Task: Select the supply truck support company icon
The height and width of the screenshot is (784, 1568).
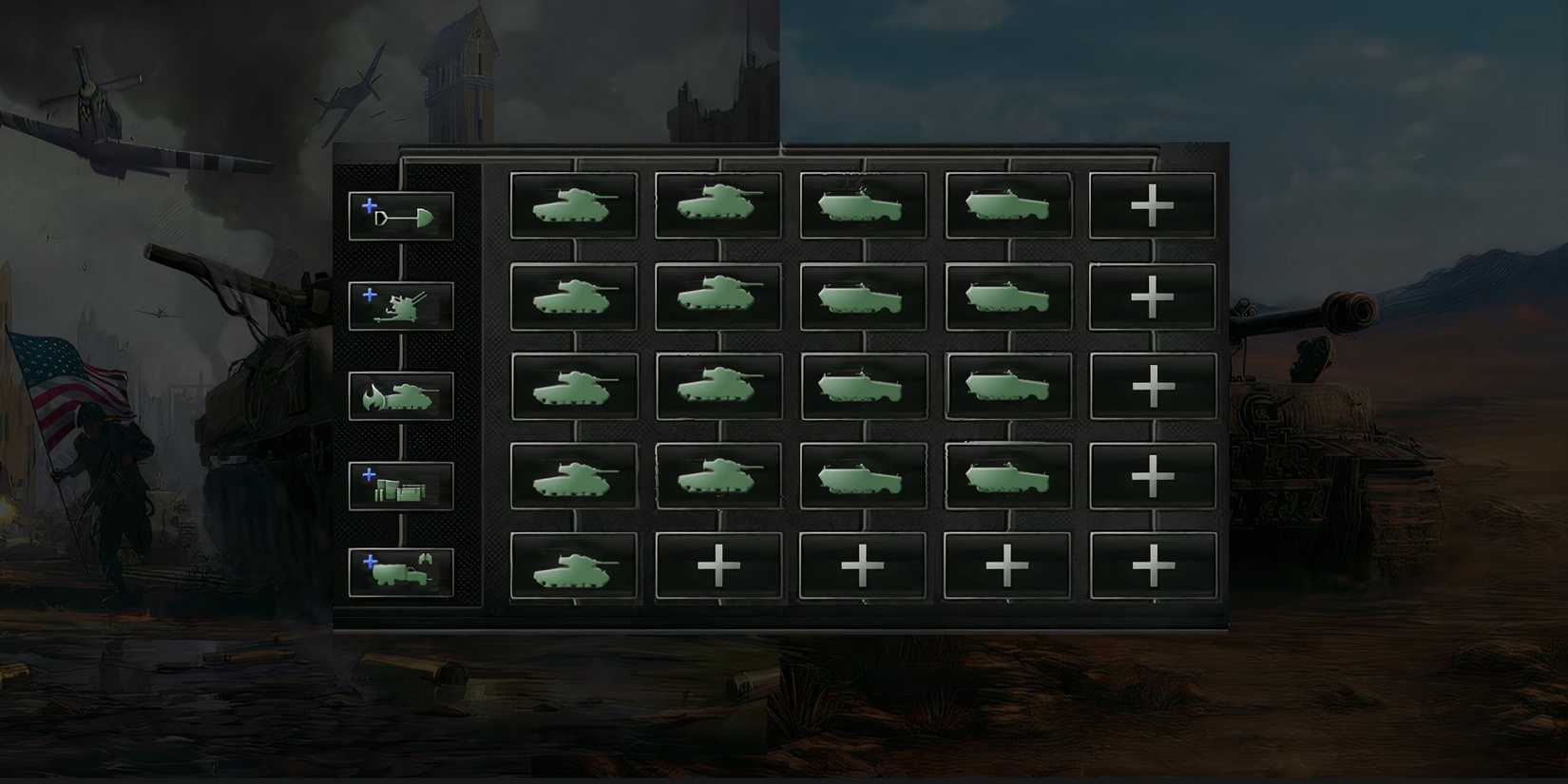Action: click(401, 570)
